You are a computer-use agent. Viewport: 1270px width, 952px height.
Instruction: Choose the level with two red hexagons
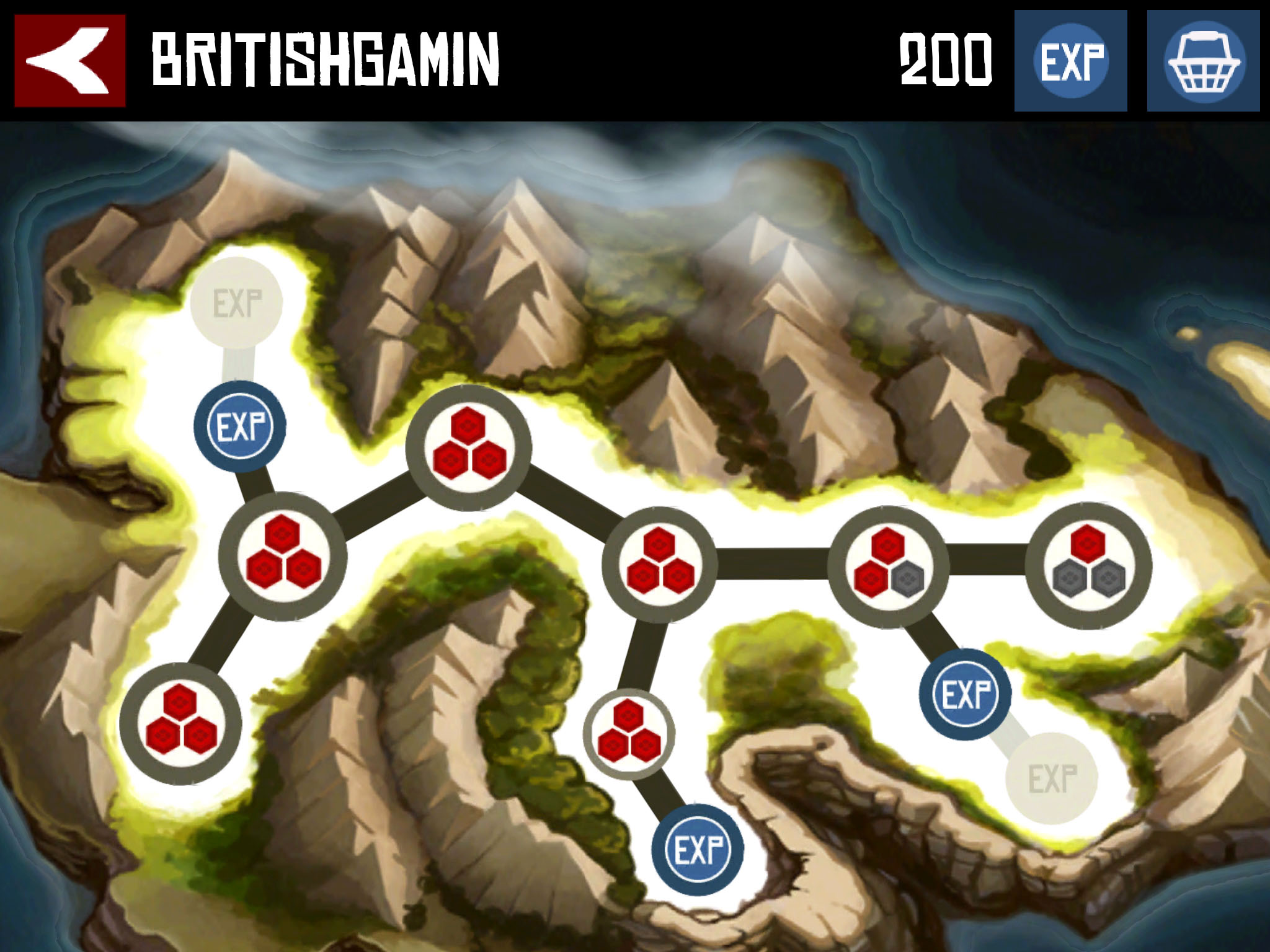click(889, 565)
